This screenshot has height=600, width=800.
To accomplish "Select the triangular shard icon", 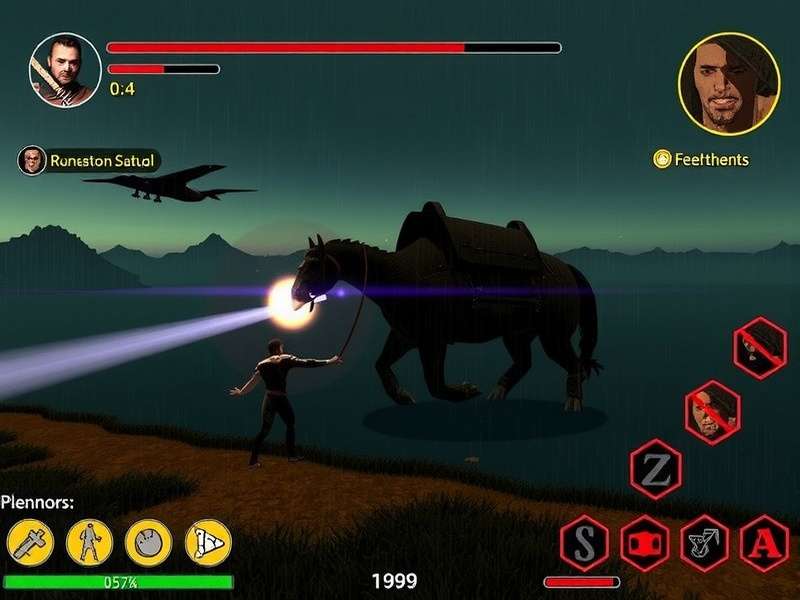I will click(207, 543).
